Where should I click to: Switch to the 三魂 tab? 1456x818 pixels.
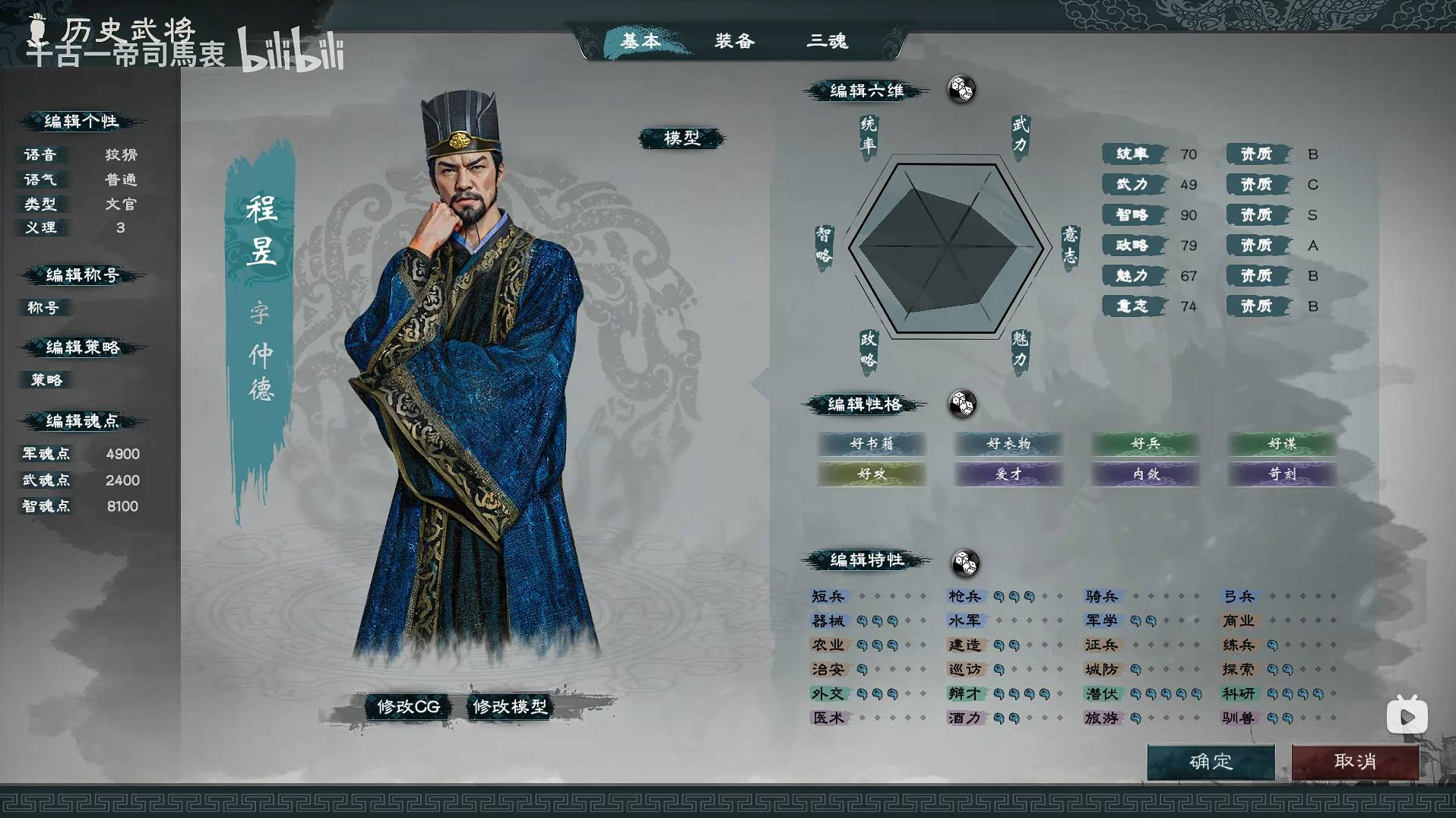(829, 42)
